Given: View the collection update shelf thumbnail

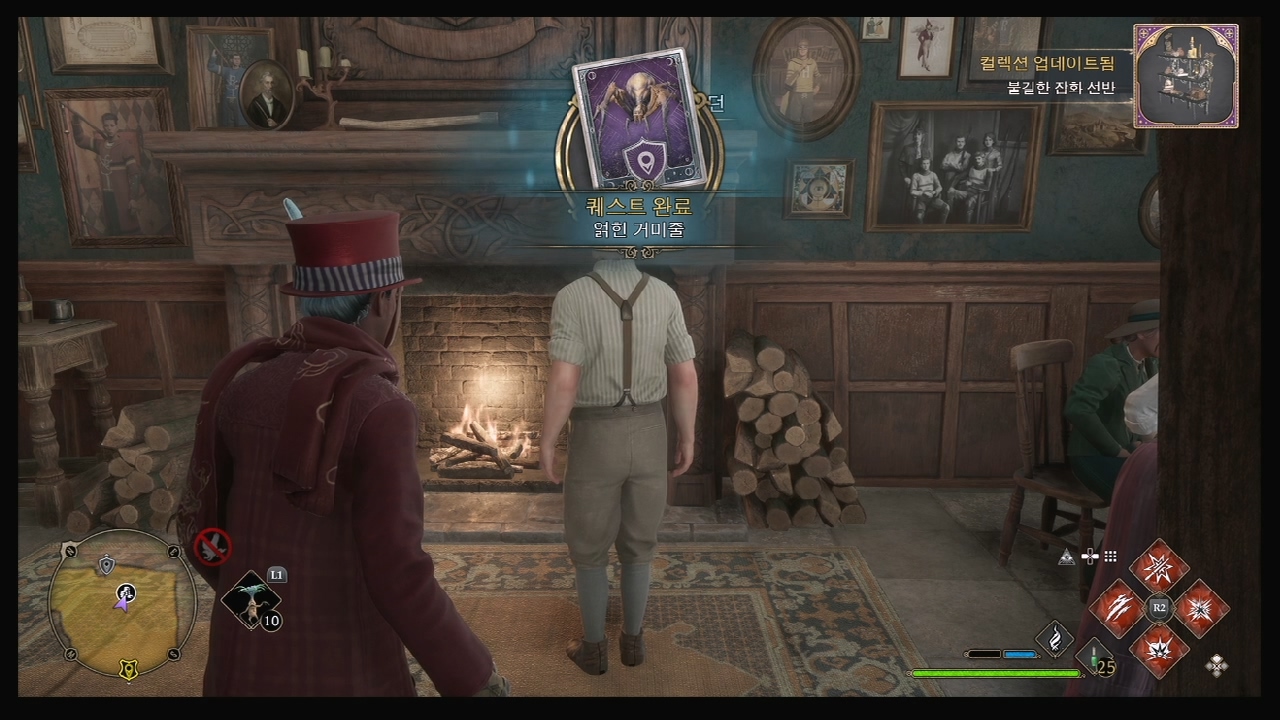Looking at the screenshot, I should tap(1186, 76).
